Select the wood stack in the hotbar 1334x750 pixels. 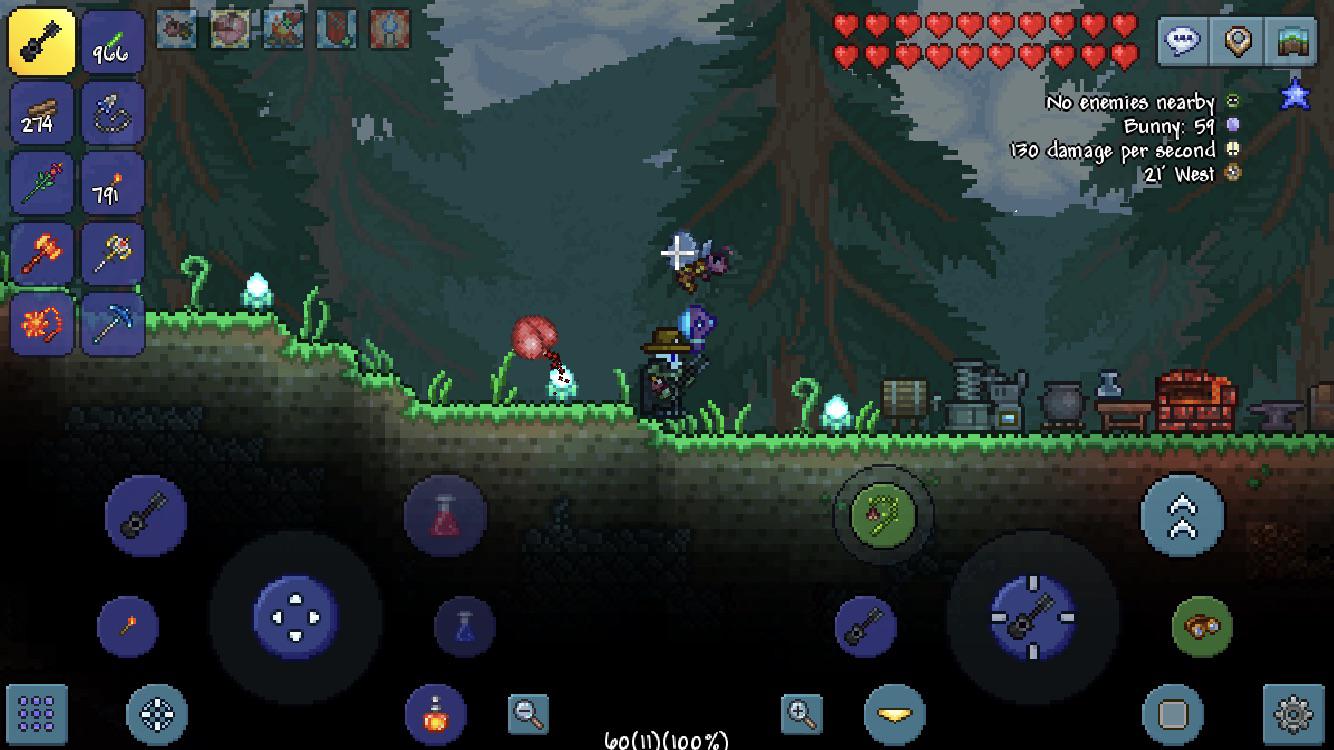[41, 113]
